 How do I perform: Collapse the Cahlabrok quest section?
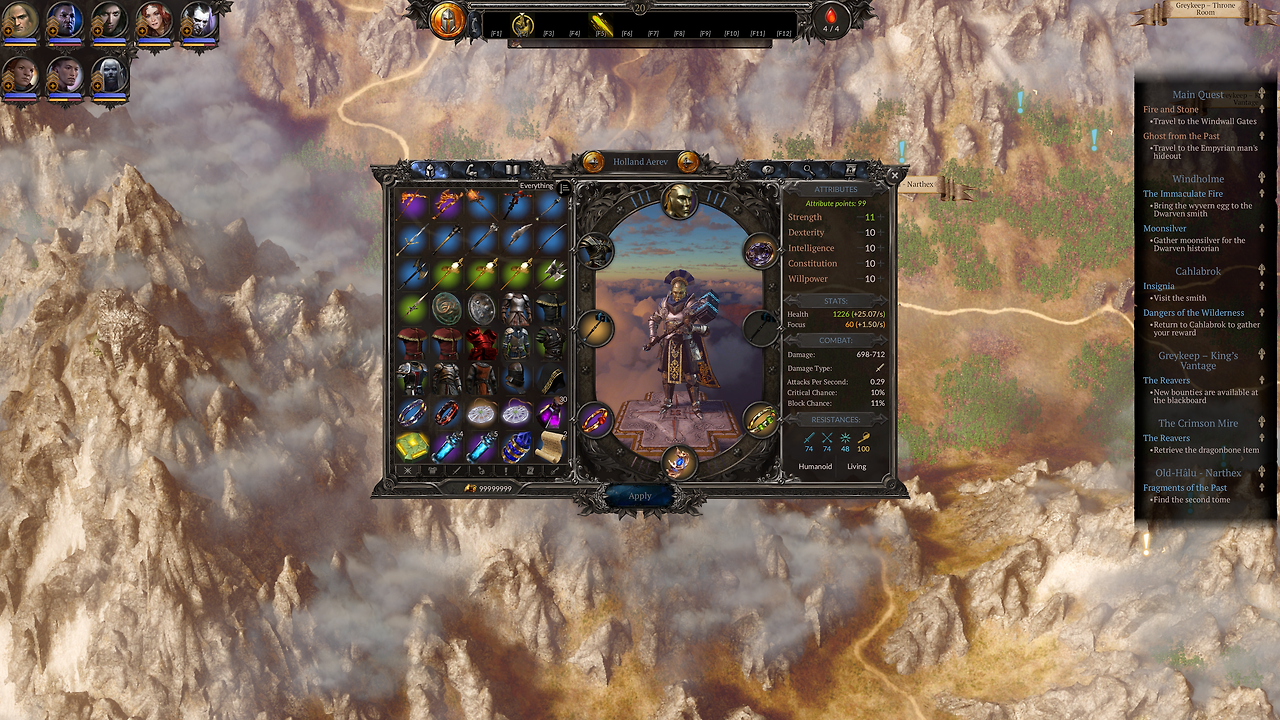click(1262, 271)
